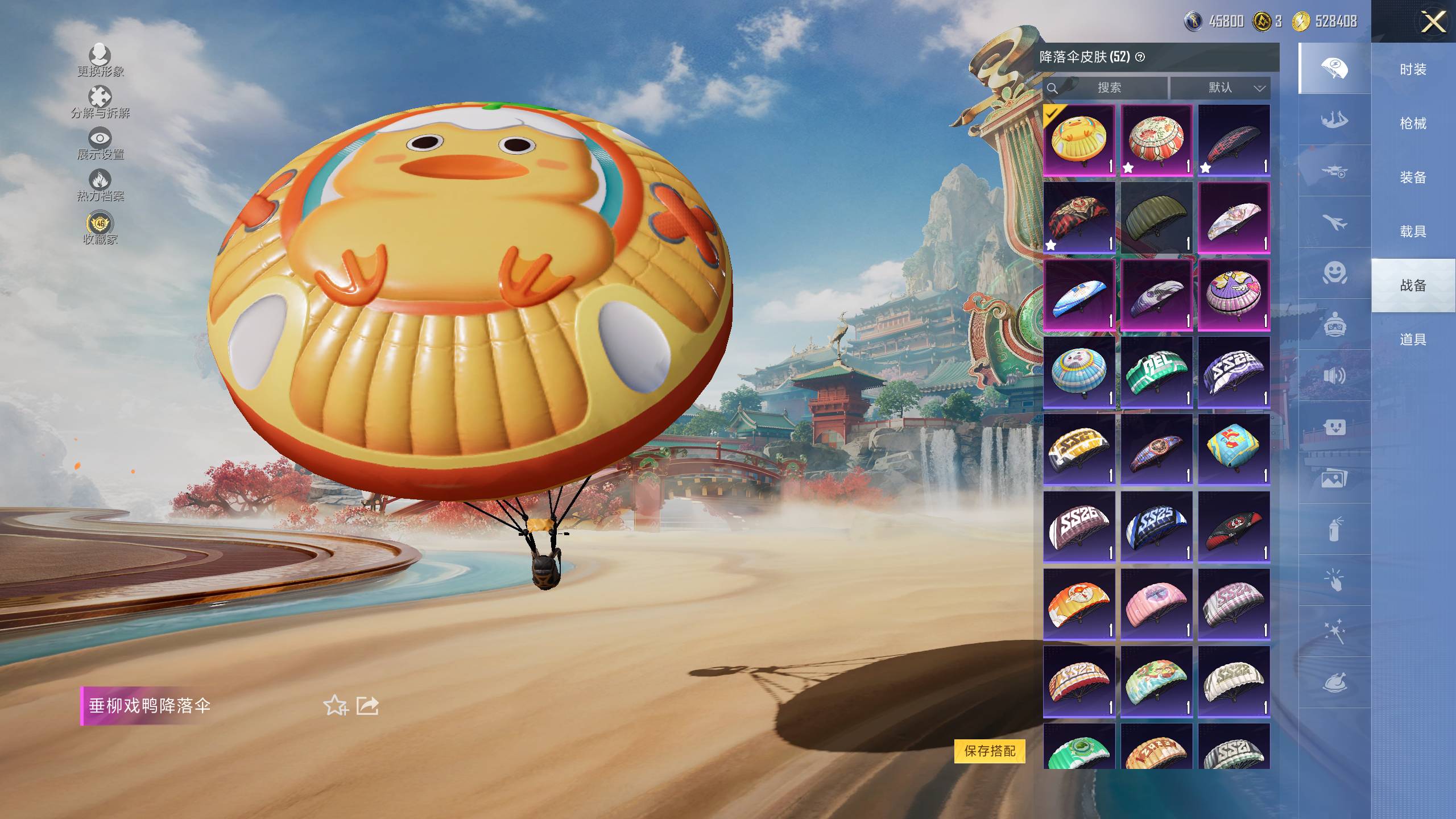Favorite the parachute with star icon
Image resolution: width=1456 pixels, height=819 pixels.
[335, 706]
